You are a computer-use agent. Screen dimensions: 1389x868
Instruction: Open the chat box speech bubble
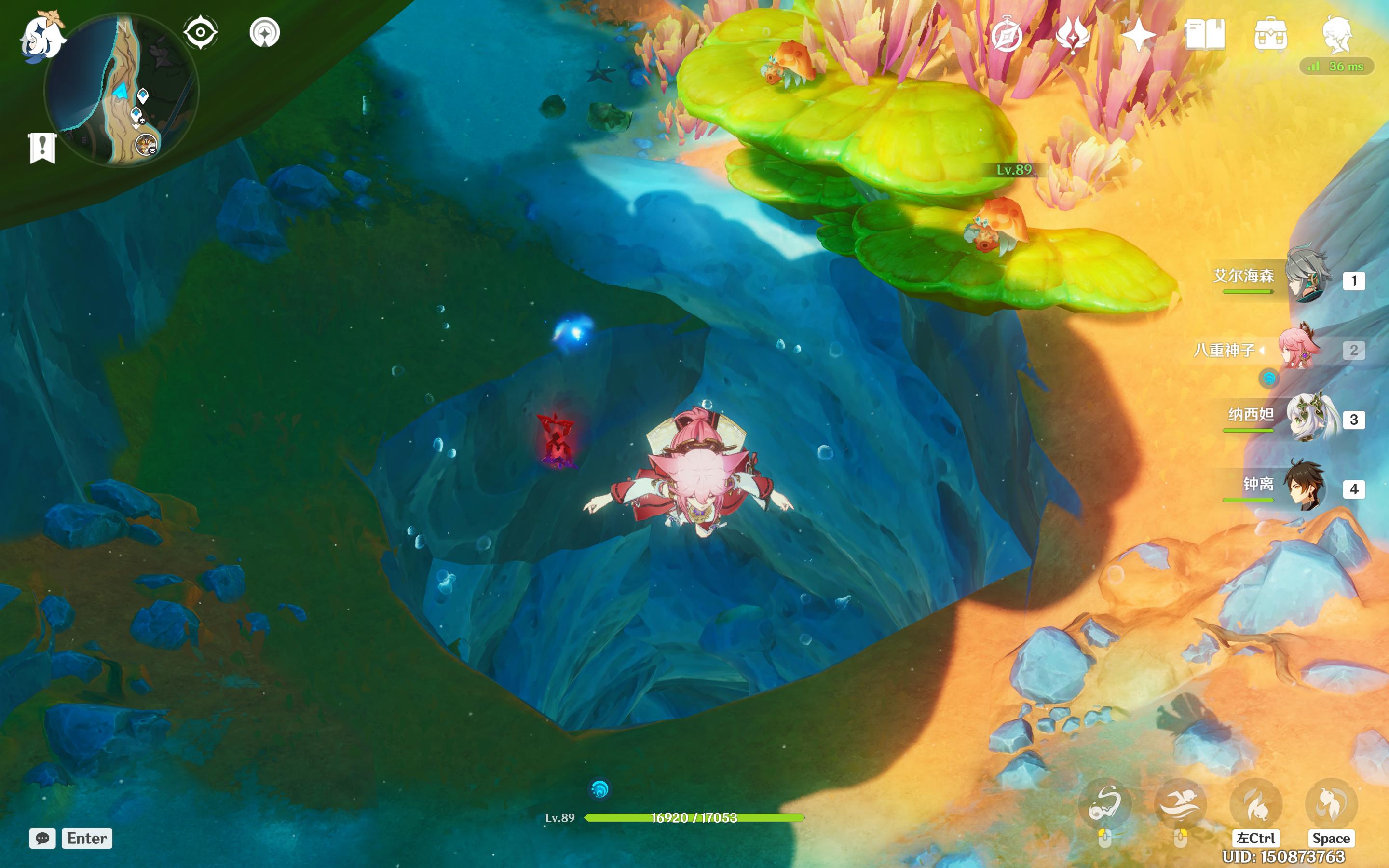click(x=42, y=838)
